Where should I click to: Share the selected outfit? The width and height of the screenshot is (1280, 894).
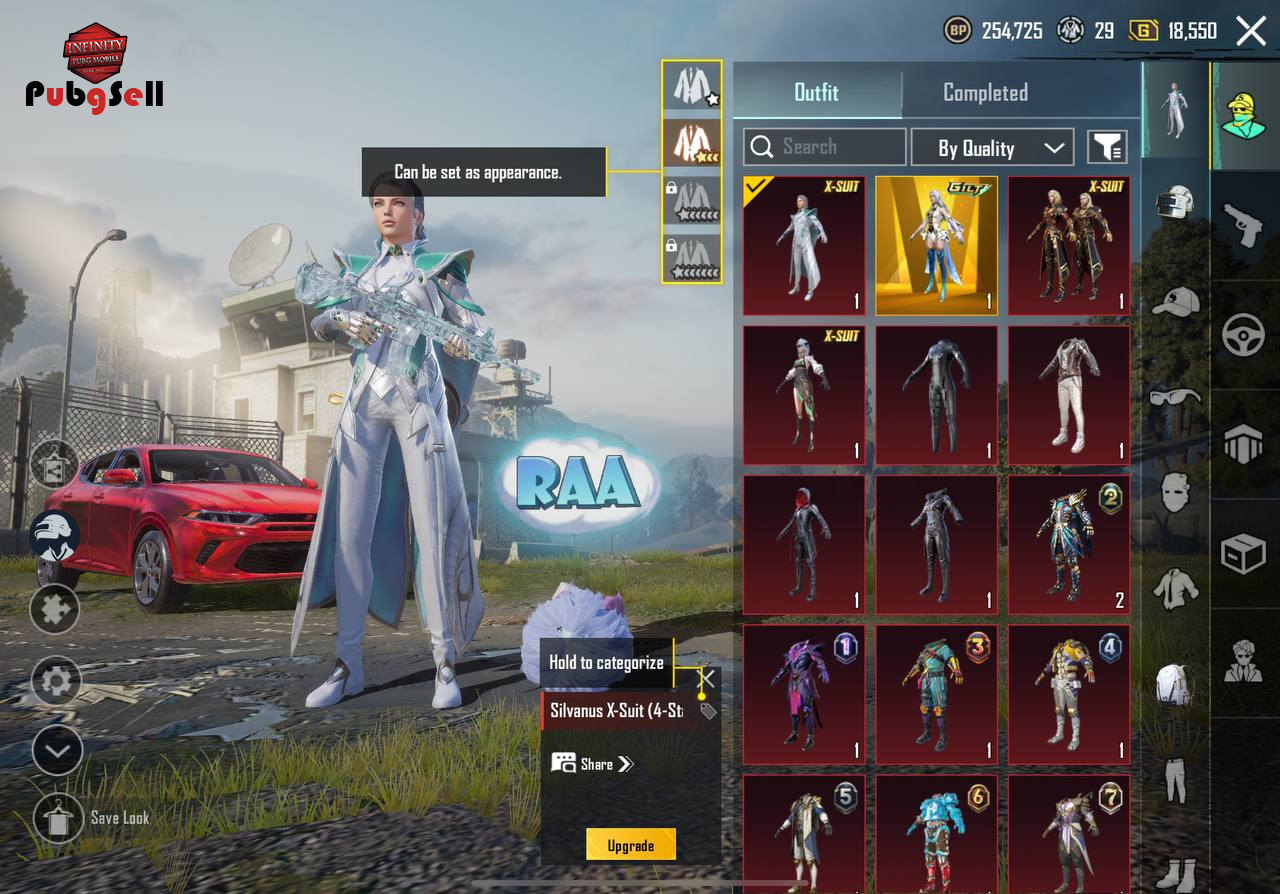tap(593, 764)
